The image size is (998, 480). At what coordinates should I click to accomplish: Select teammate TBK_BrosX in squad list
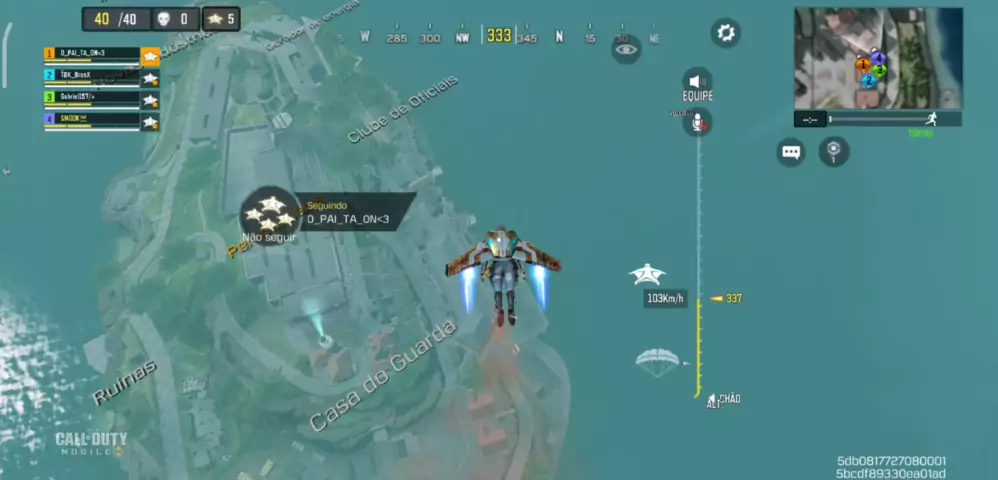point(92,76)
